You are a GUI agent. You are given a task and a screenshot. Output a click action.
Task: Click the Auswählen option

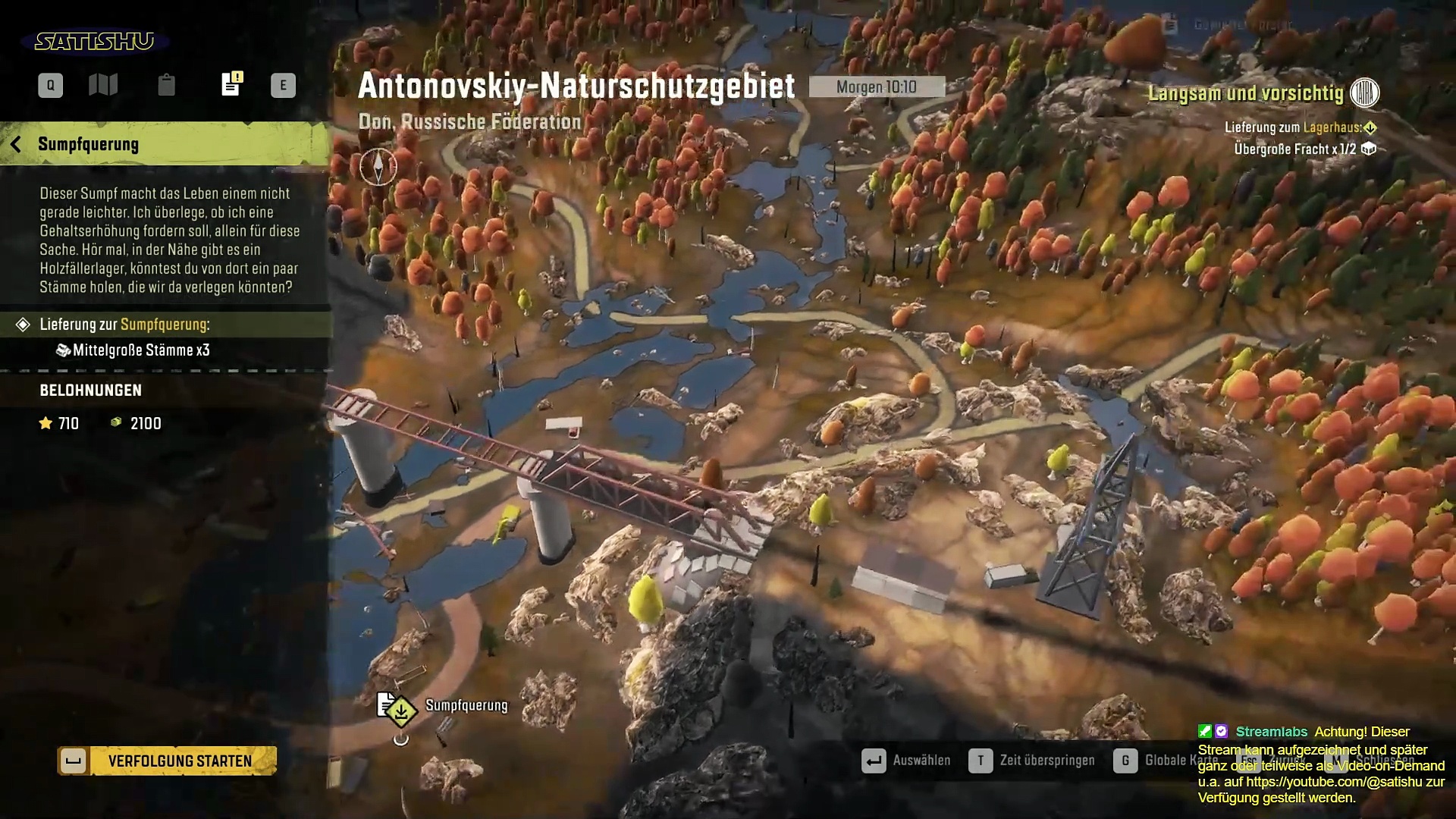point(906,760)
